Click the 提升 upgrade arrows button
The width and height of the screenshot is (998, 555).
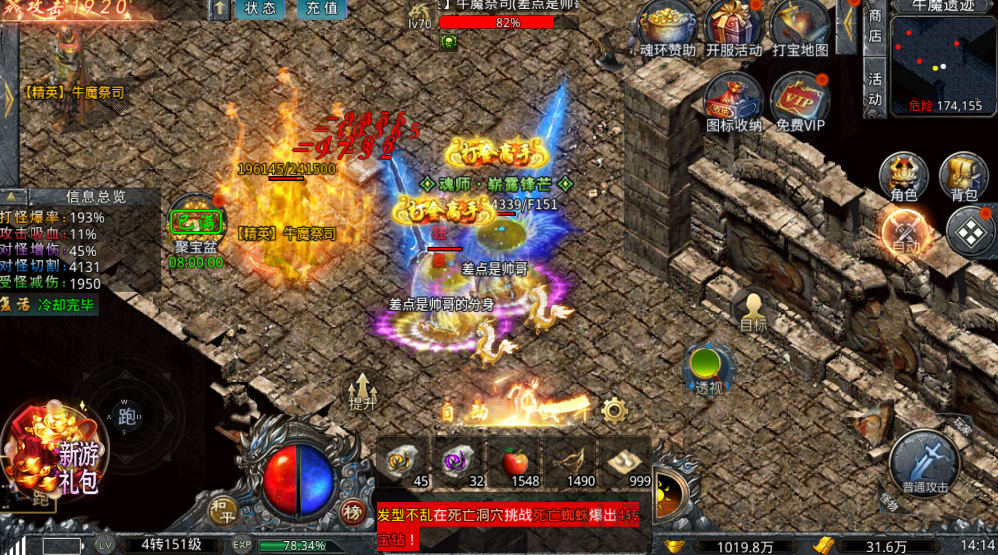[x=363, y=389]
